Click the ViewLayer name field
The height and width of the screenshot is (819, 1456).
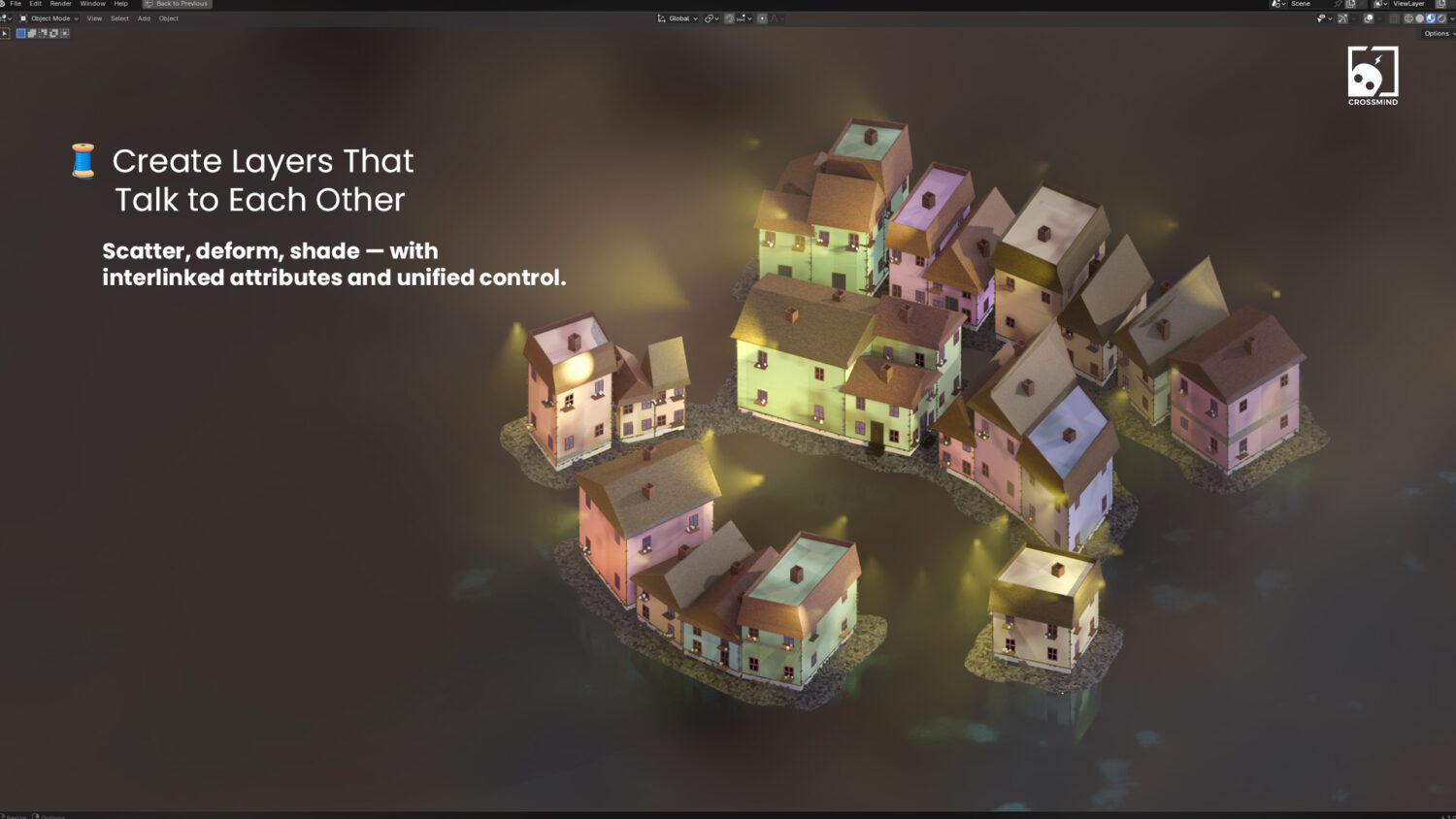[x=1407, y=4]
